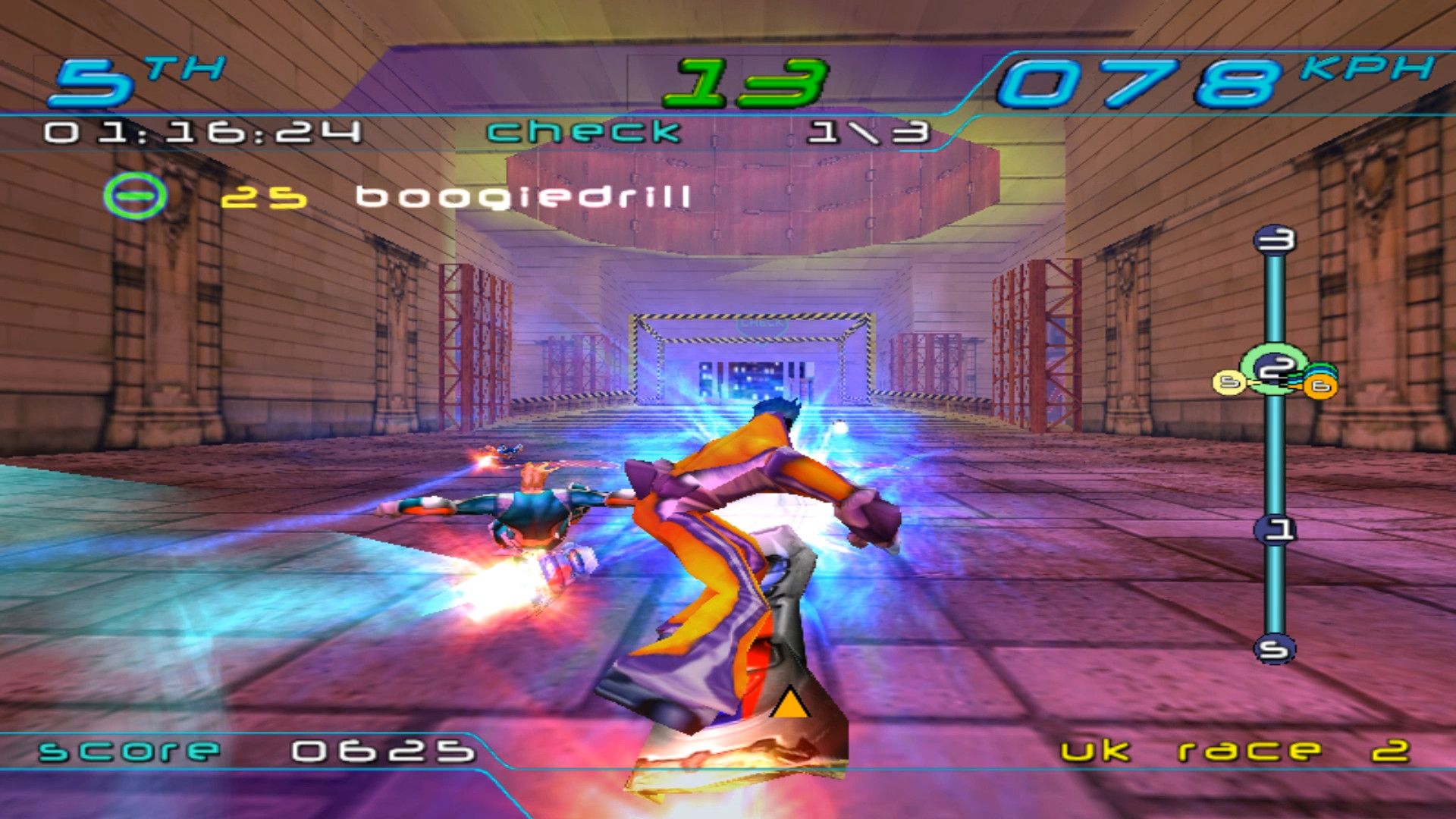Click the track progress slider bar
This screenshot has height=819, width=1456.
tap(1274, 455)
